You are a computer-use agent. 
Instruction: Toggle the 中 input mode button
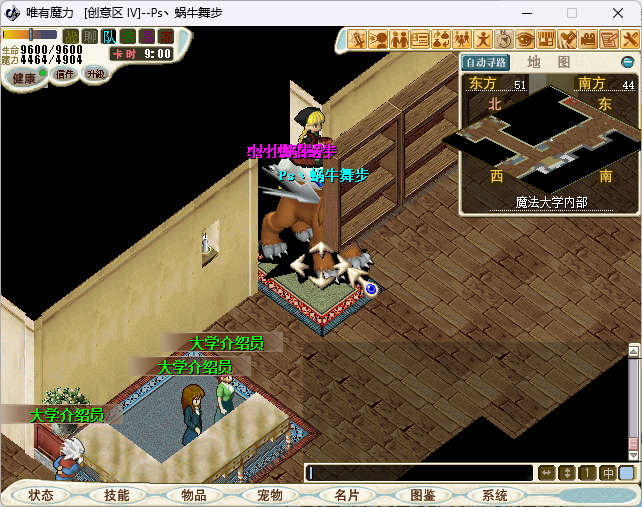(608, 473)
